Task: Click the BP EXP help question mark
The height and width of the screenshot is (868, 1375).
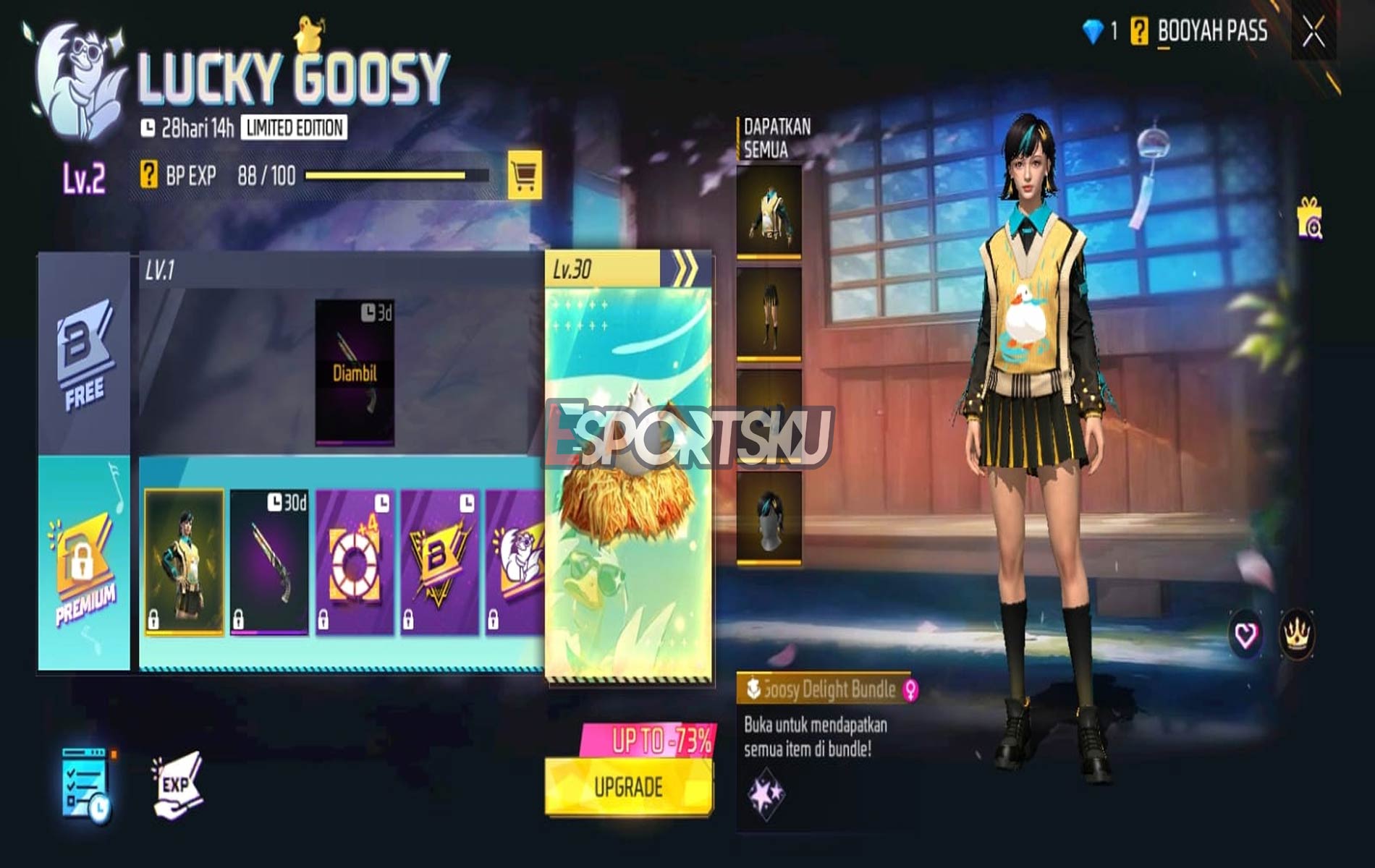Action: click(148, 174)
